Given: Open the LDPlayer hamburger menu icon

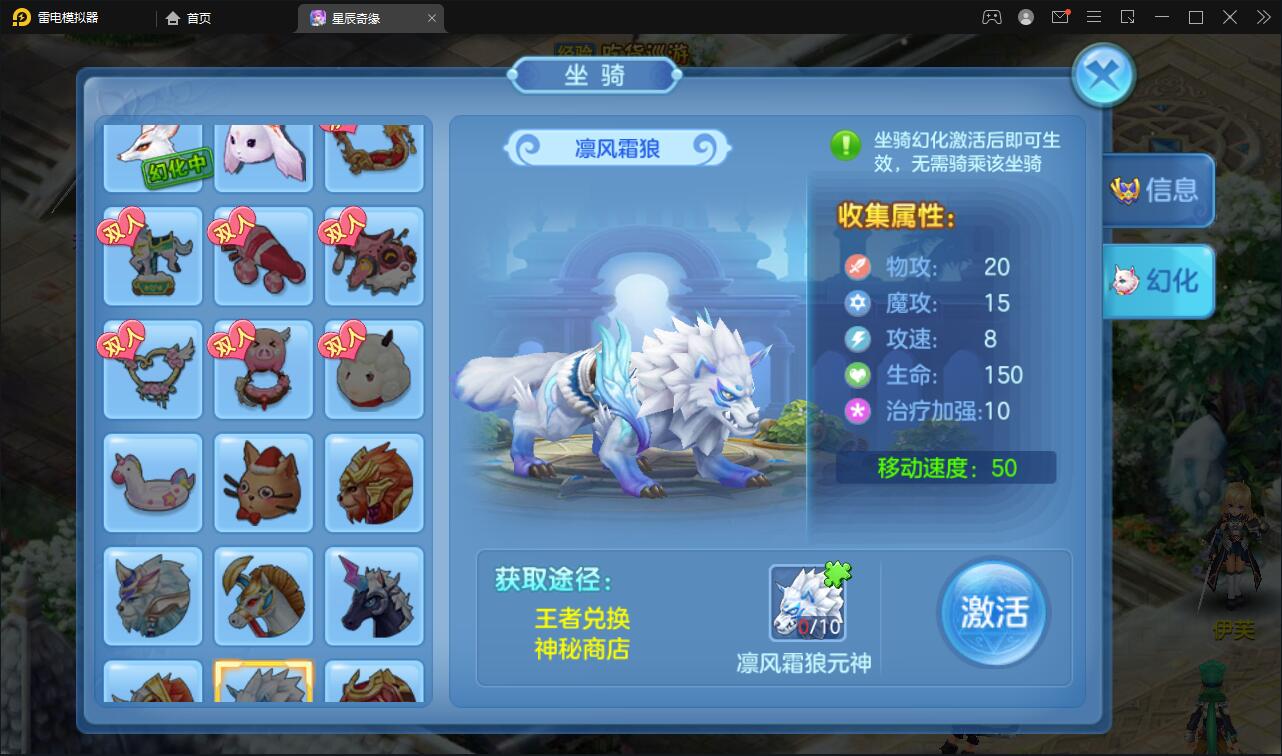Looking at the screenshot, I should (x=1094, y=17).
